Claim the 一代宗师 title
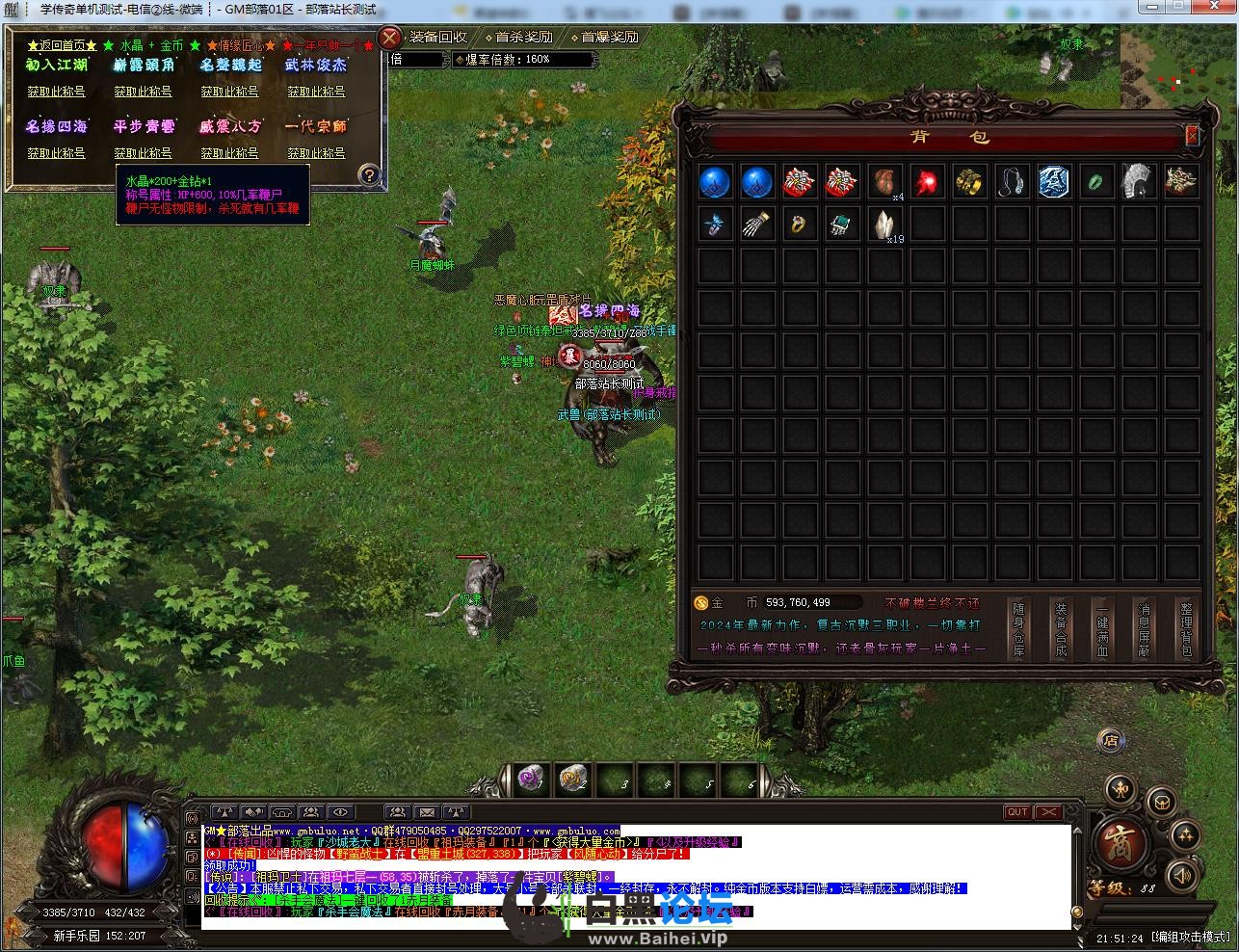1239x952 pixels. coord(316,153)
